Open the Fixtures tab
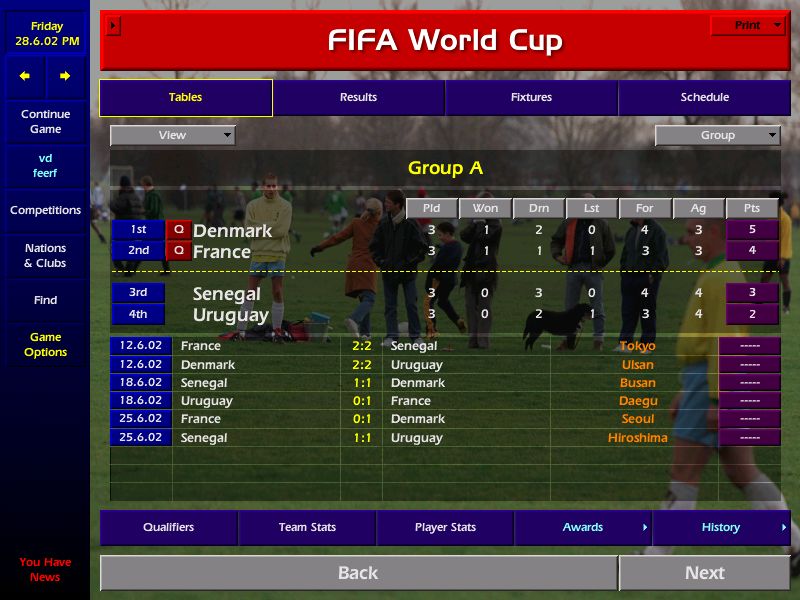This screenshot has width=800, height=600. pos(531,97)
